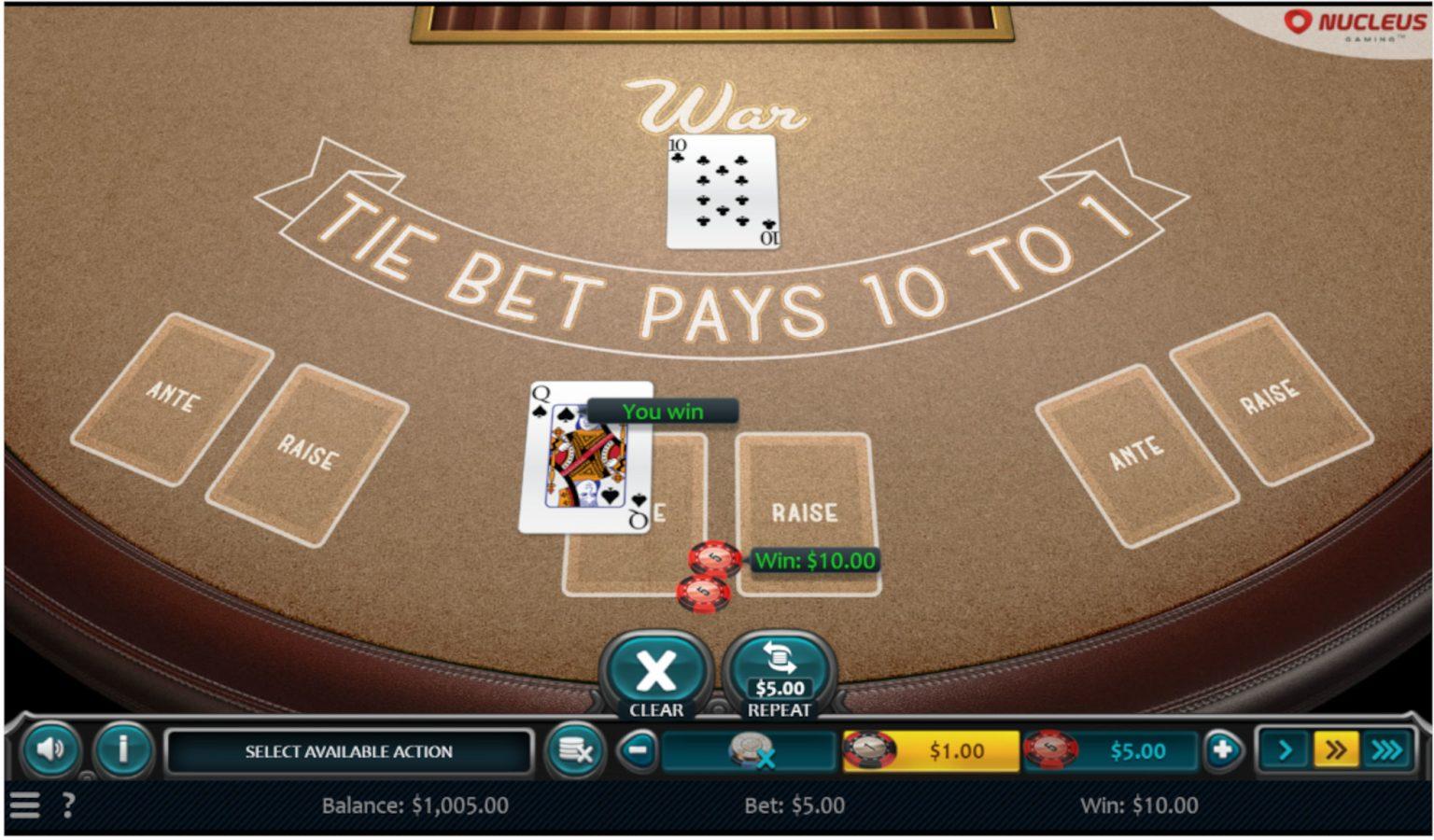Open help with the question mark
Image resolution: width=1434 pixels, height=840 pixels.
click(x=68, y=805)
